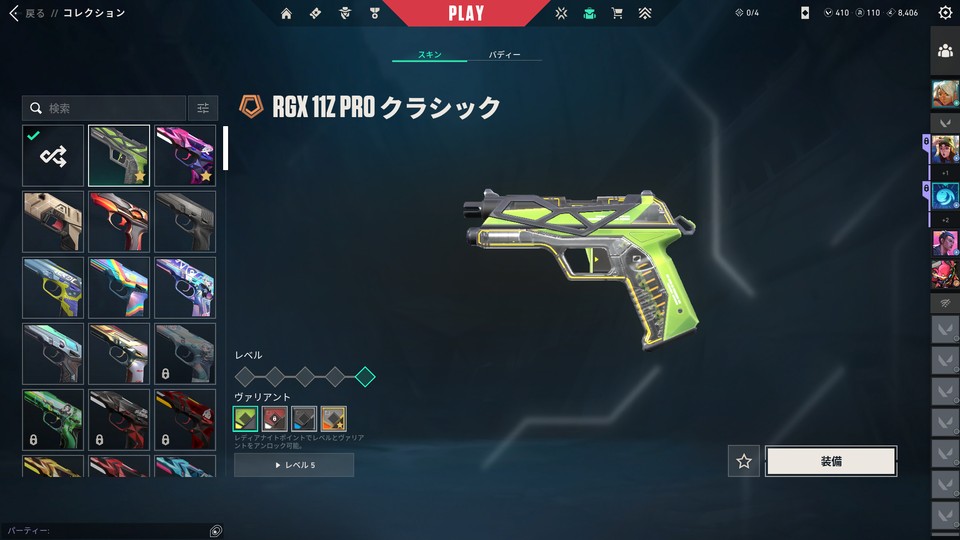
Task: Select the スキン tab
Action: (430, 55)
